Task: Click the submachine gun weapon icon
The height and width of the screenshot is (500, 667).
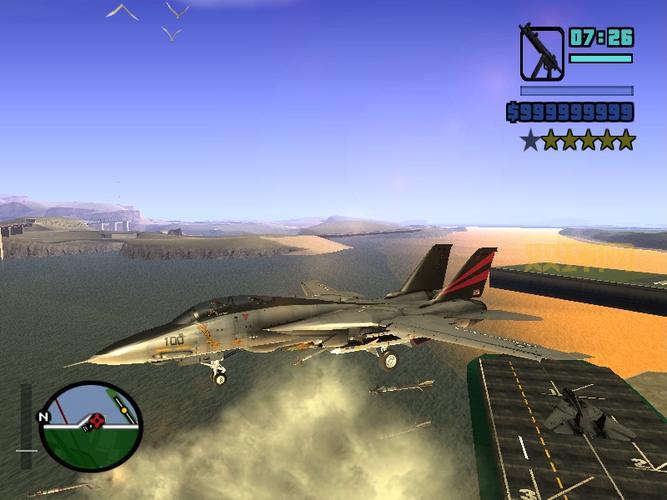Action: click(x=541, y=52)
